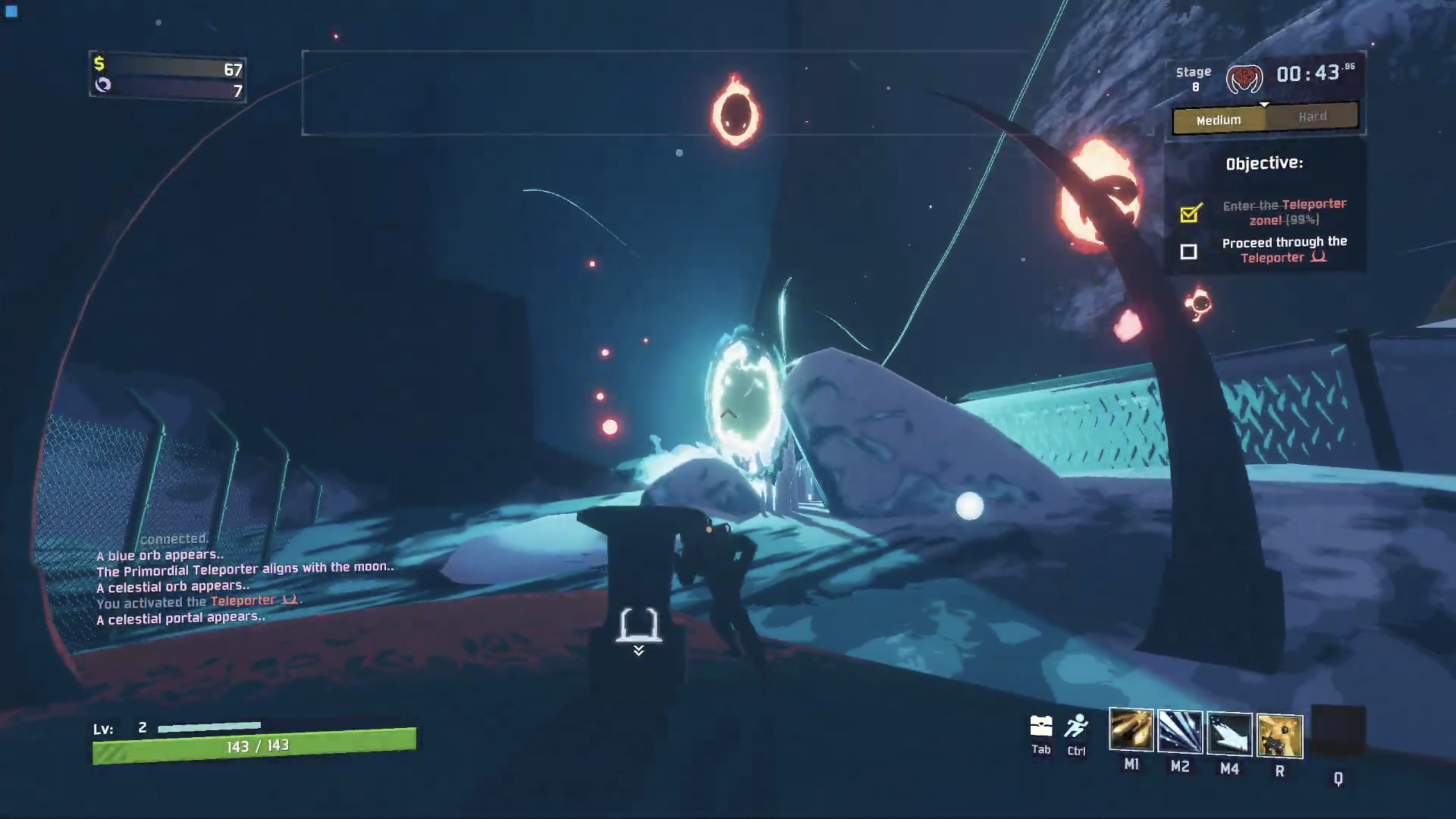Screen dimensions: 1456x819
Task: Open the inventory chest icon
Action: (1041, 726)
